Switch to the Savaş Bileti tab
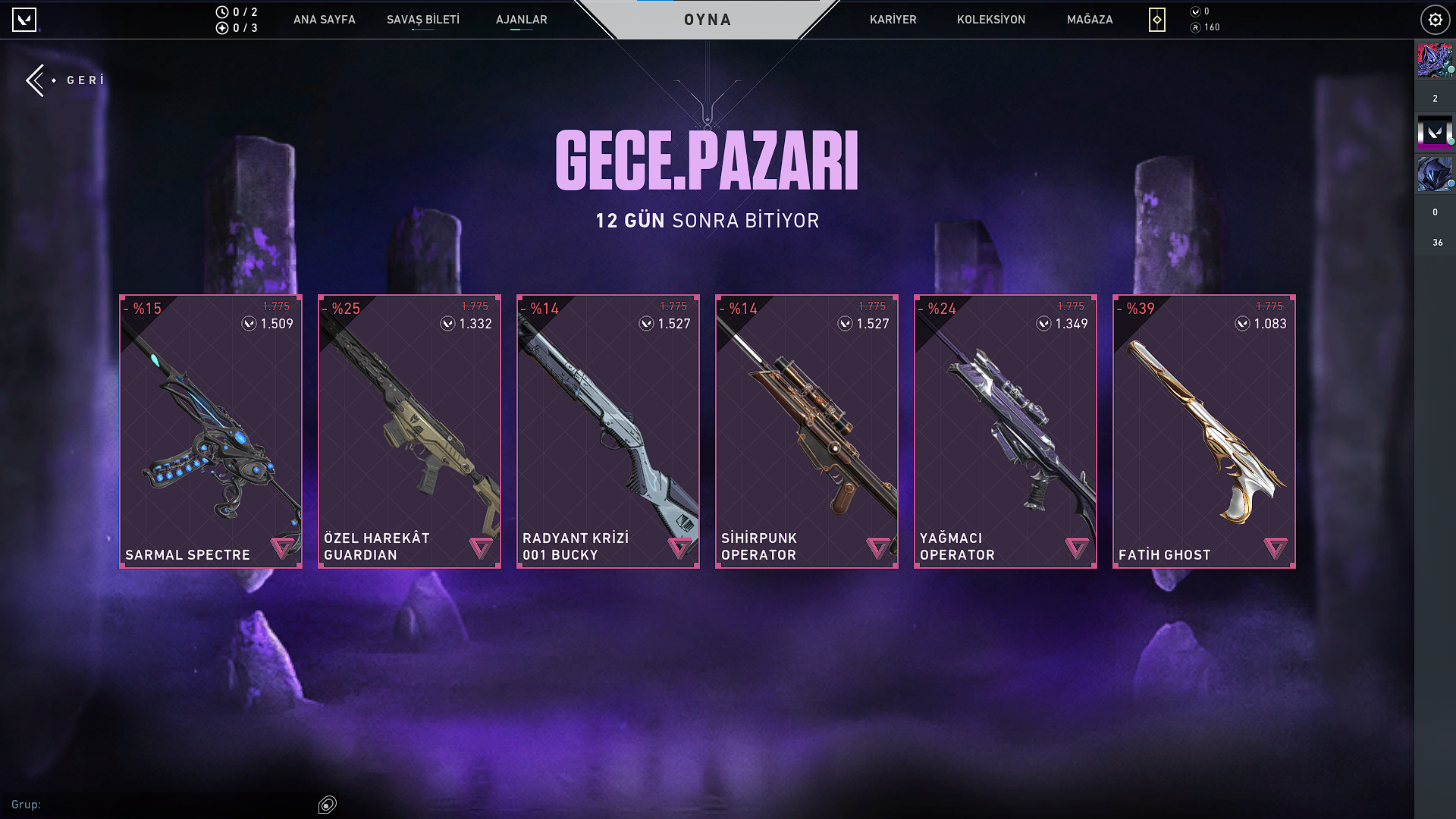This screenshot has width=1456, height=819. click(423, 20)
